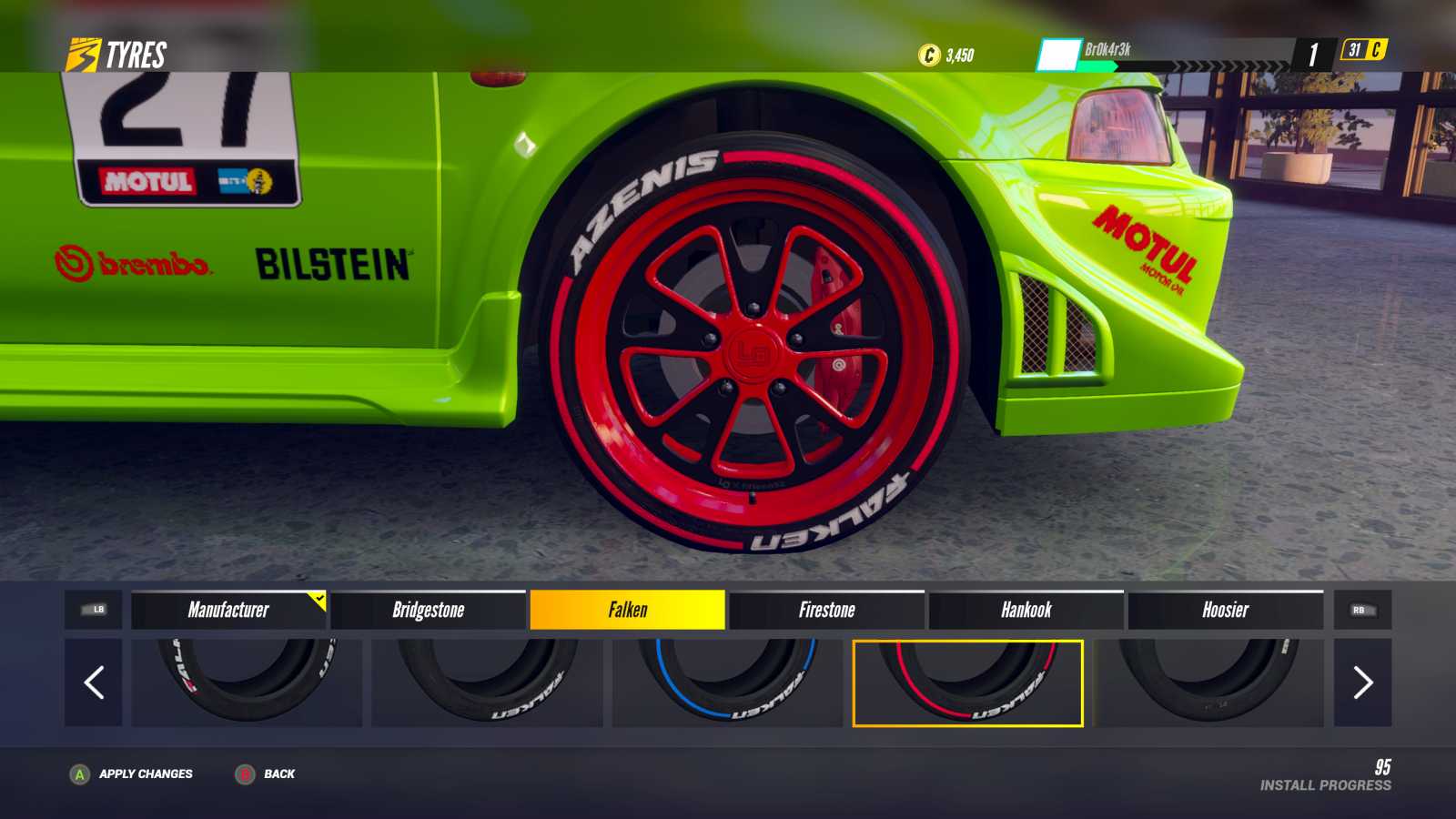Click the red B button icon beside Back
The image size is (1456, 819).
coord(244,774)
